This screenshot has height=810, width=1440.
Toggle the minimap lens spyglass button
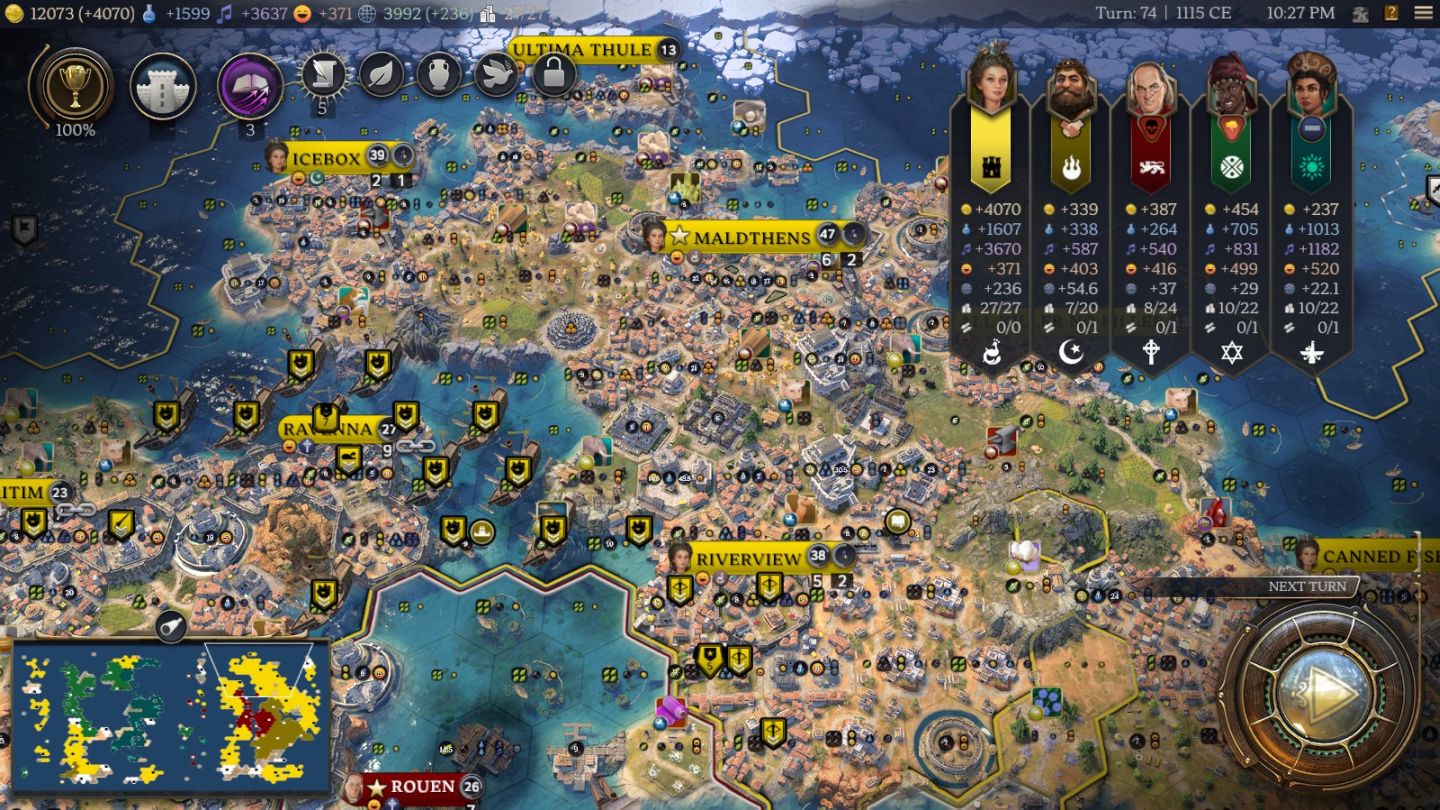point(171,626)
